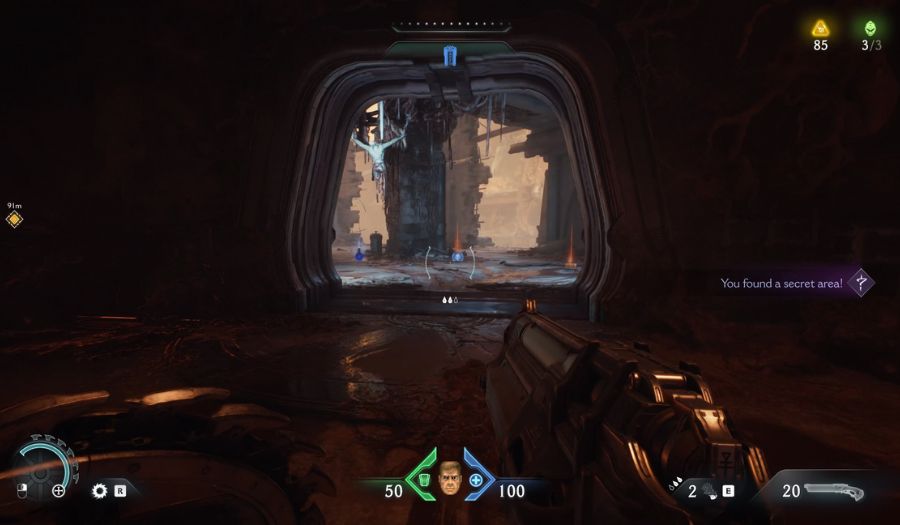Select the orange diamond objective marker
Image resolution: width=900 pixels, height=525 pixels.
pyautogui.click(x=14, y=219)
